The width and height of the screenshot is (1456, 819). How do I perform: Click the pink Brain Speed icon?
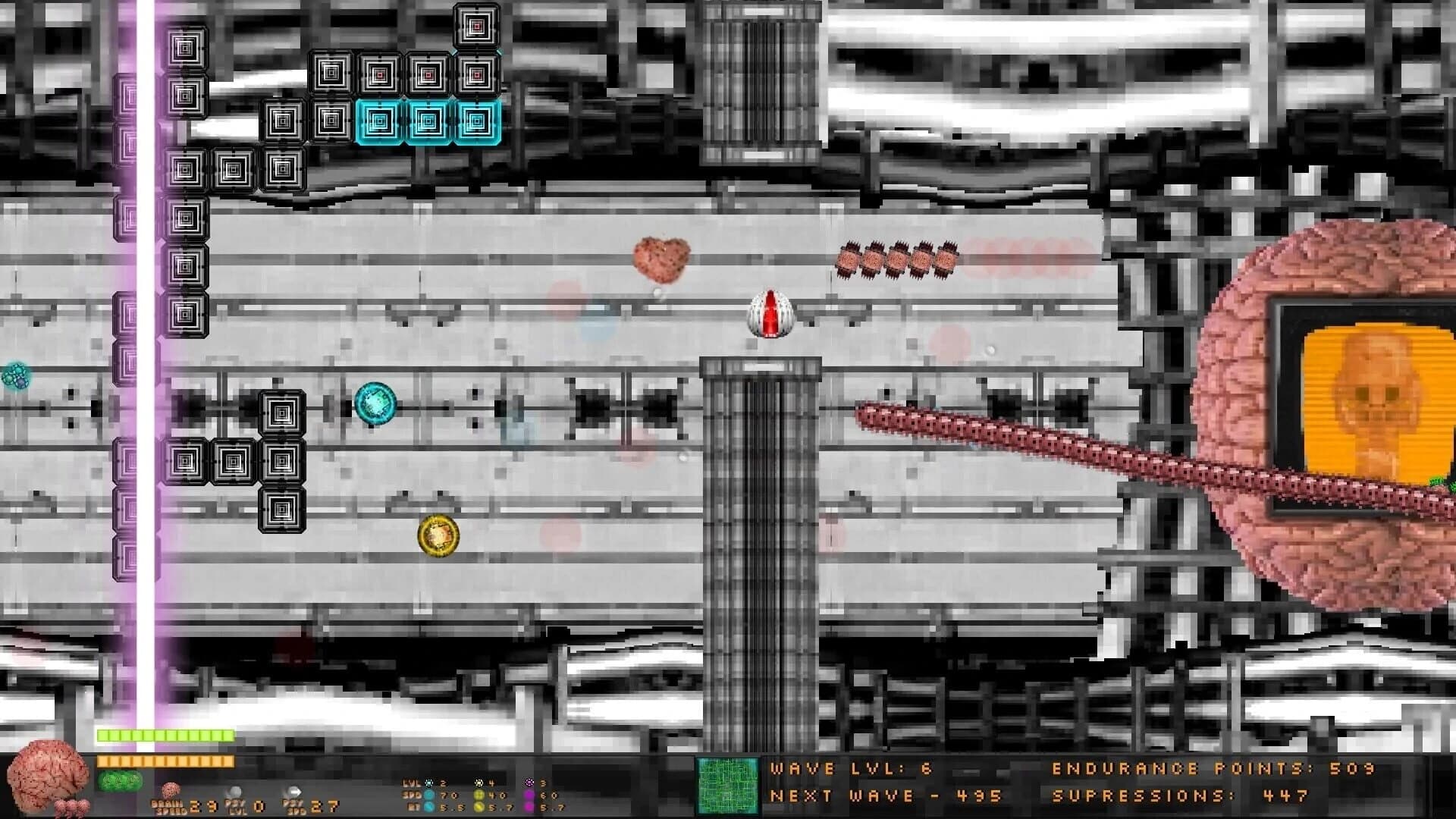[x=169, y=789]
